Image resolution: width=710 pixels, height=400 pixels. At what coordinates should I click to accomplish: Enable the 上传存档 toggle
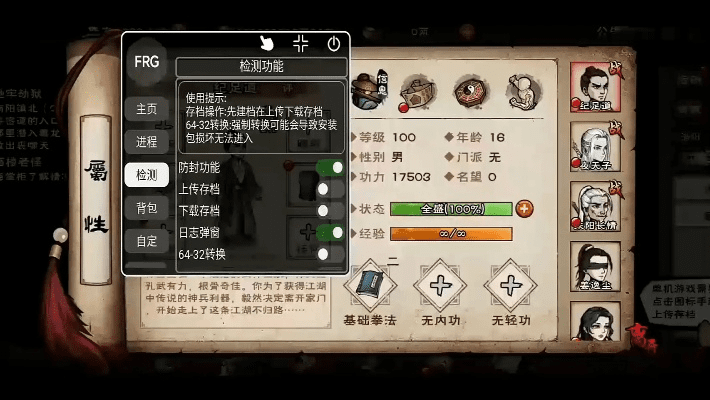[330, 189]
